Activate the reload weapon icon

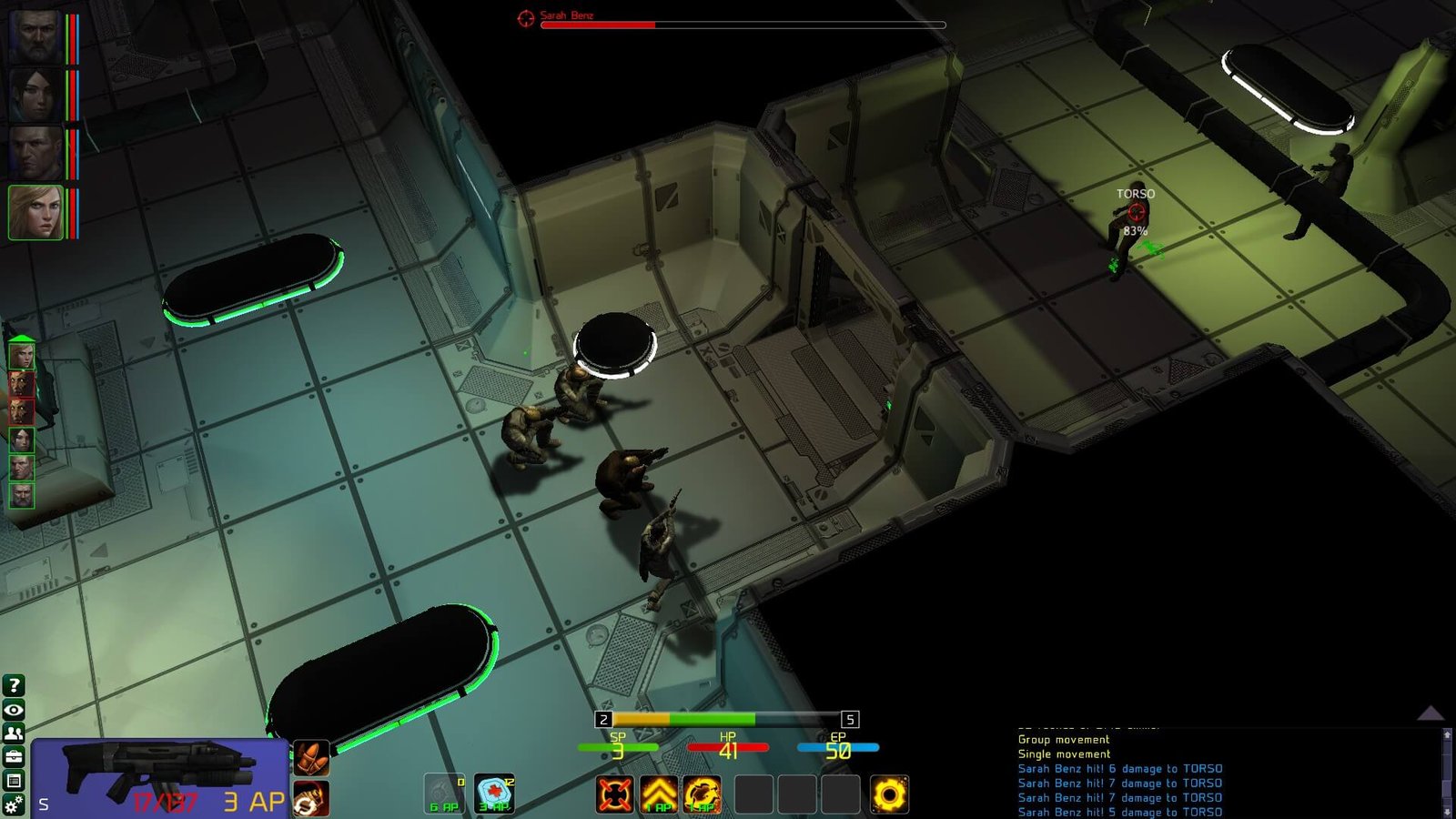(x=311, y=799)
